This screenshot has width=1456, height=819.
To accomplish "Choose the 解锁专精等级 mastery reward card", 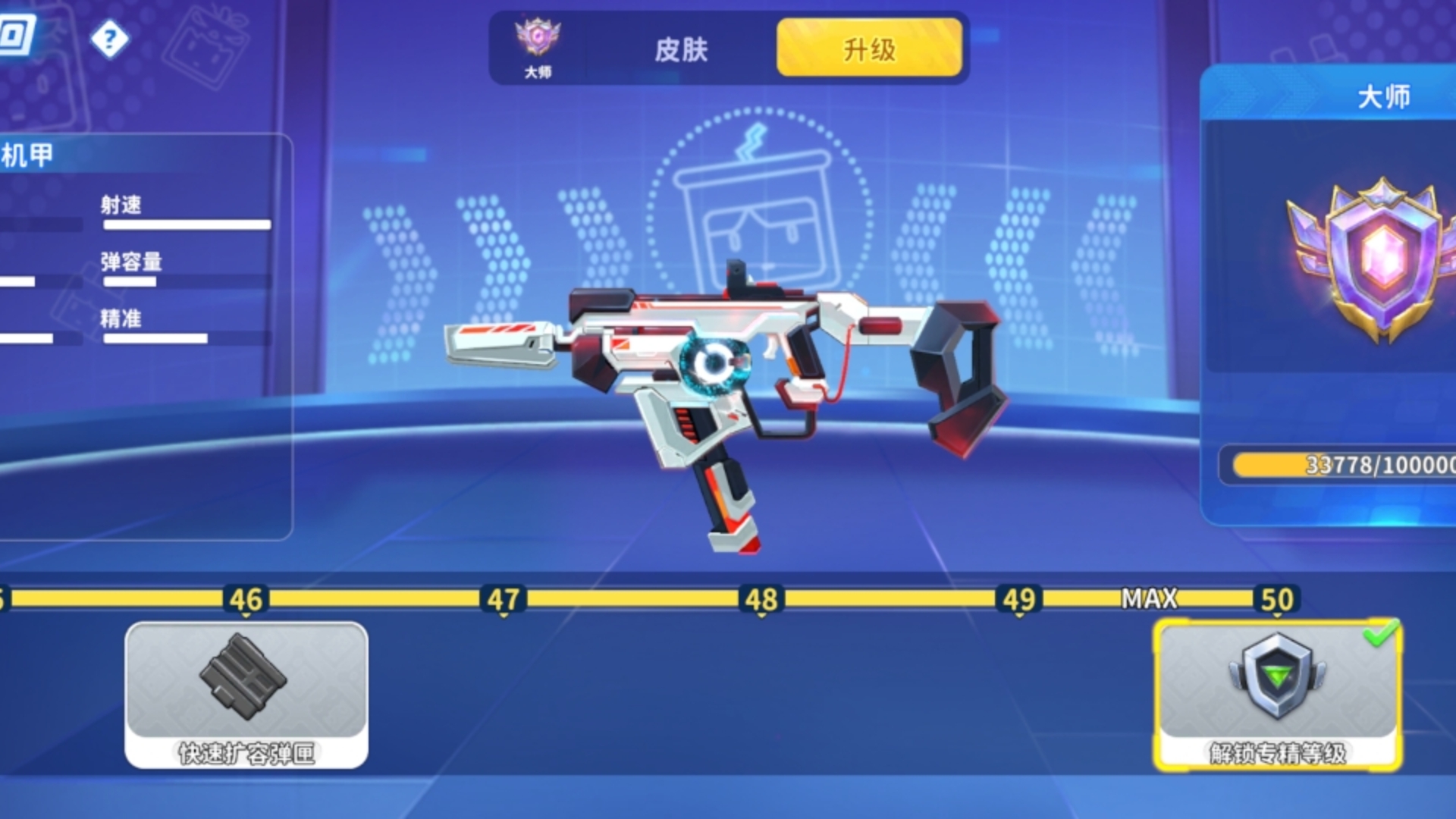I will 1277,694.
